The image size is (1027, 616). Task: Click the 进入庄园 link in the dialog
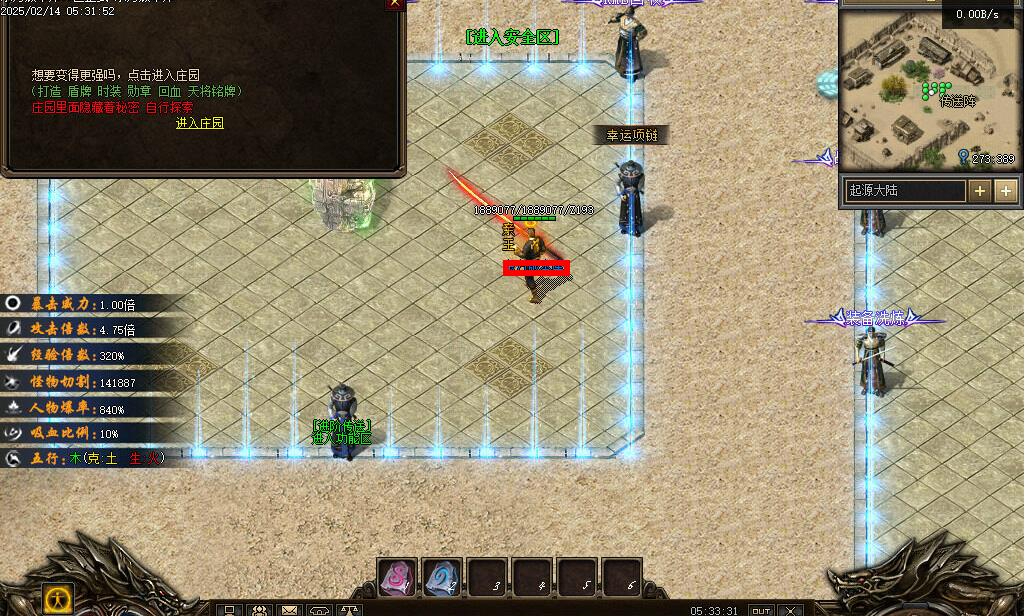click(199, 123)
